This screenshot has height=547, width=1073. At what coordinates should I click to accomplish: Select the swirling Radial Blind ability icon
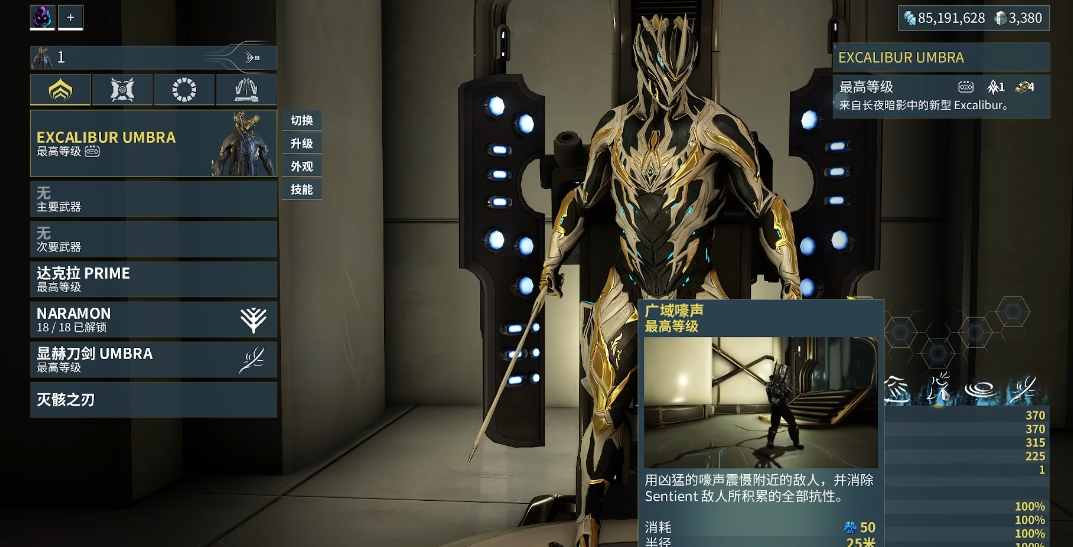(x=983, y=389)
